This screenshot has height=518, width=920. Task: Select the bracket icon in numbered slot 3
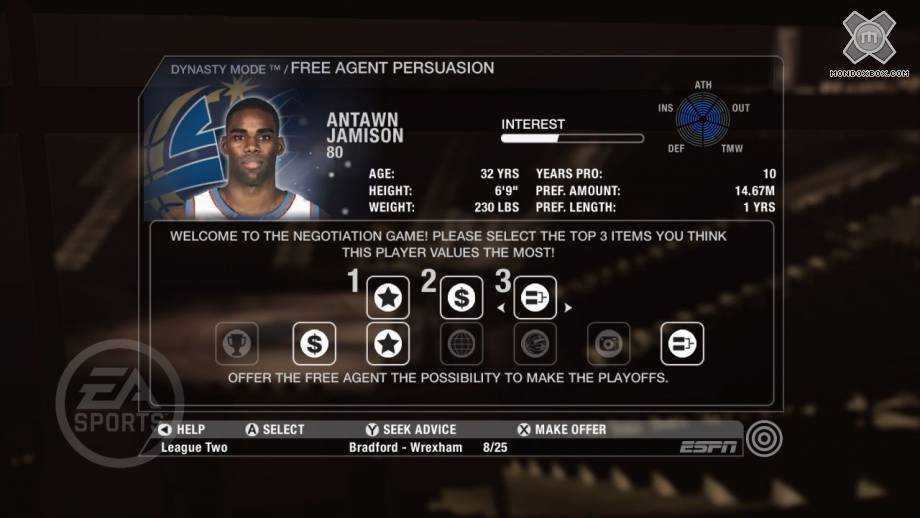point(535,297)
